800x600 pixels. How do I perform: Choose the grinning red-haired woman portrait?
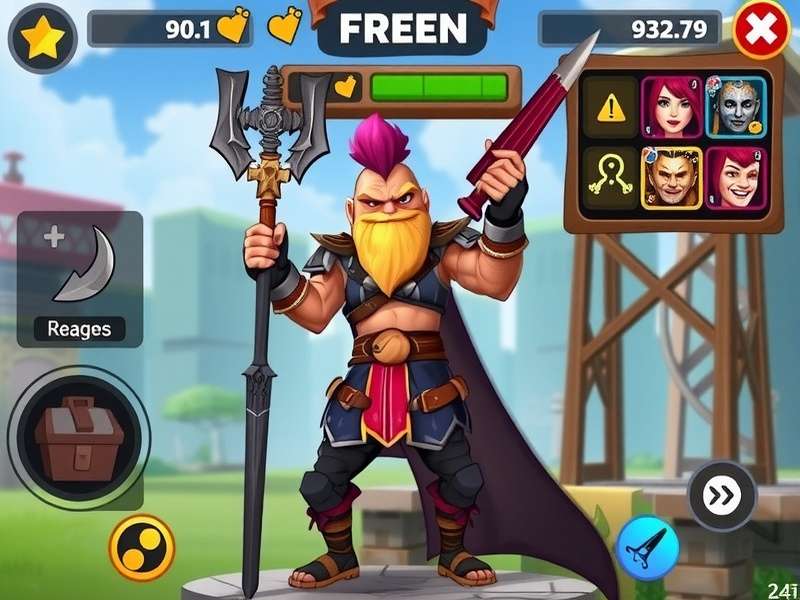point(737,177)
